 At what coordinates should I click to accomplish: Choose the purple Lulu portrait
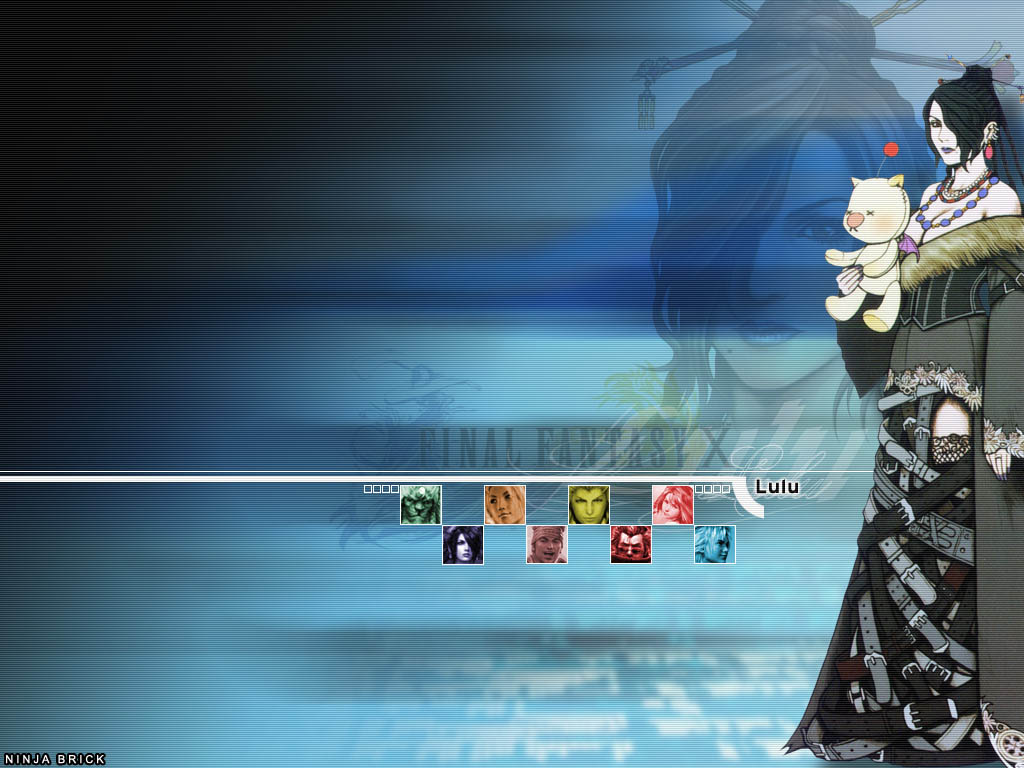tap(463, 545)
